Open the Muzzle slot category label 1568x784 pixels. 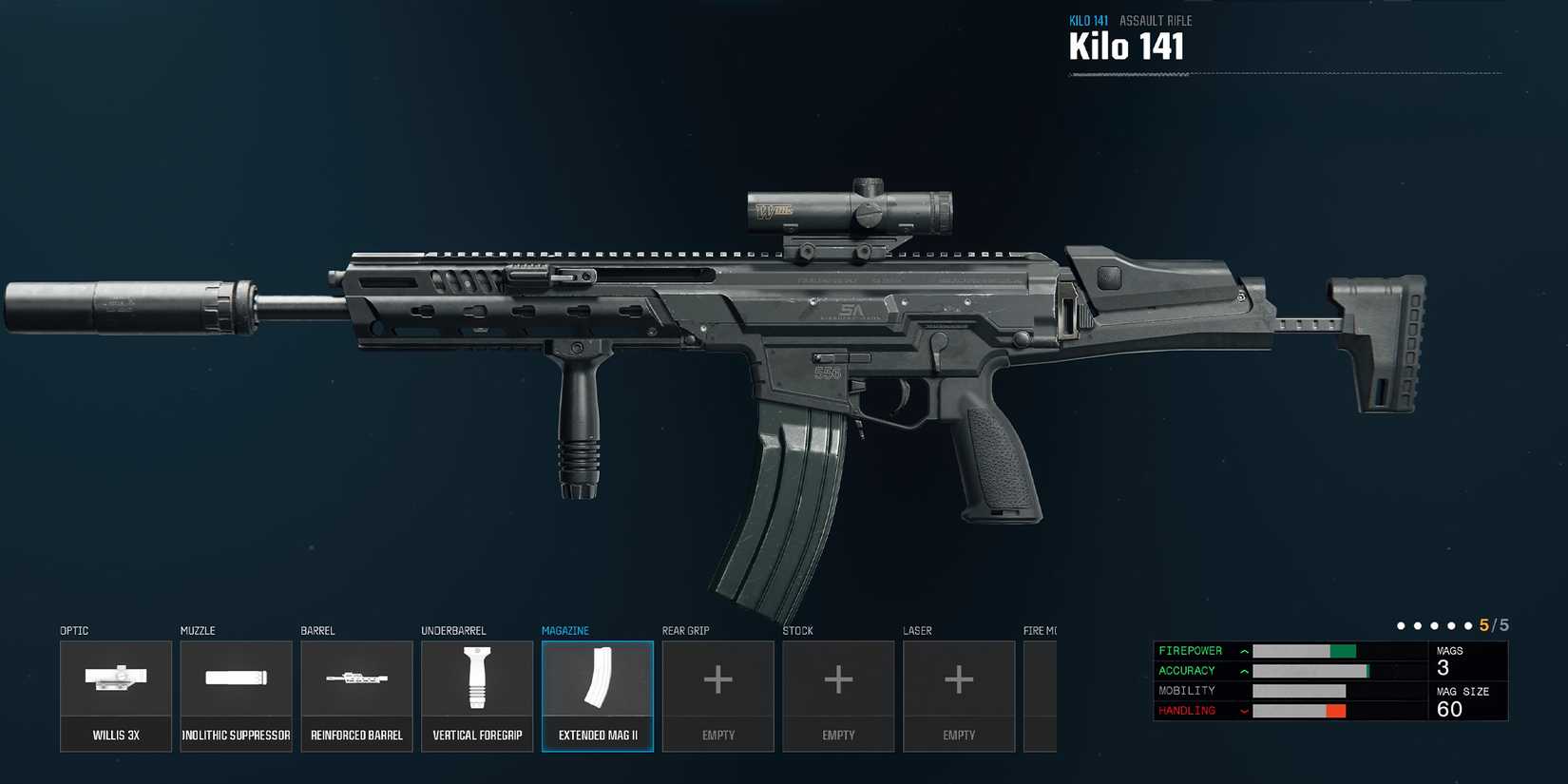click(197, 630)
